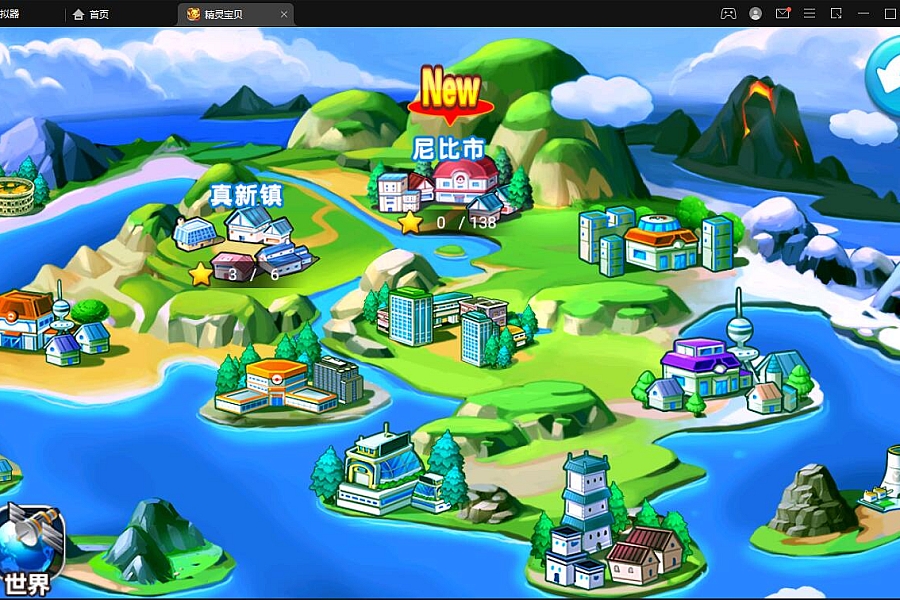
Task: Open the emulator hamburger menu
Action: (809, 14)
